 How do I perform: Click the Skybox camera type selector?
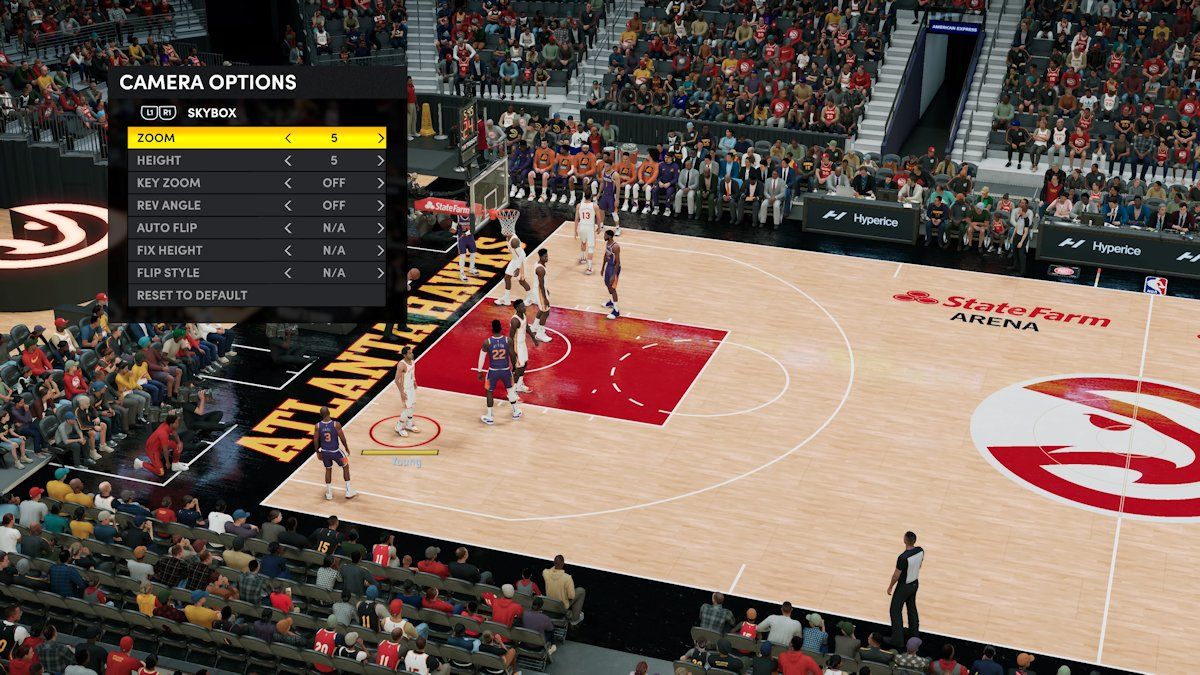point(211,113)
